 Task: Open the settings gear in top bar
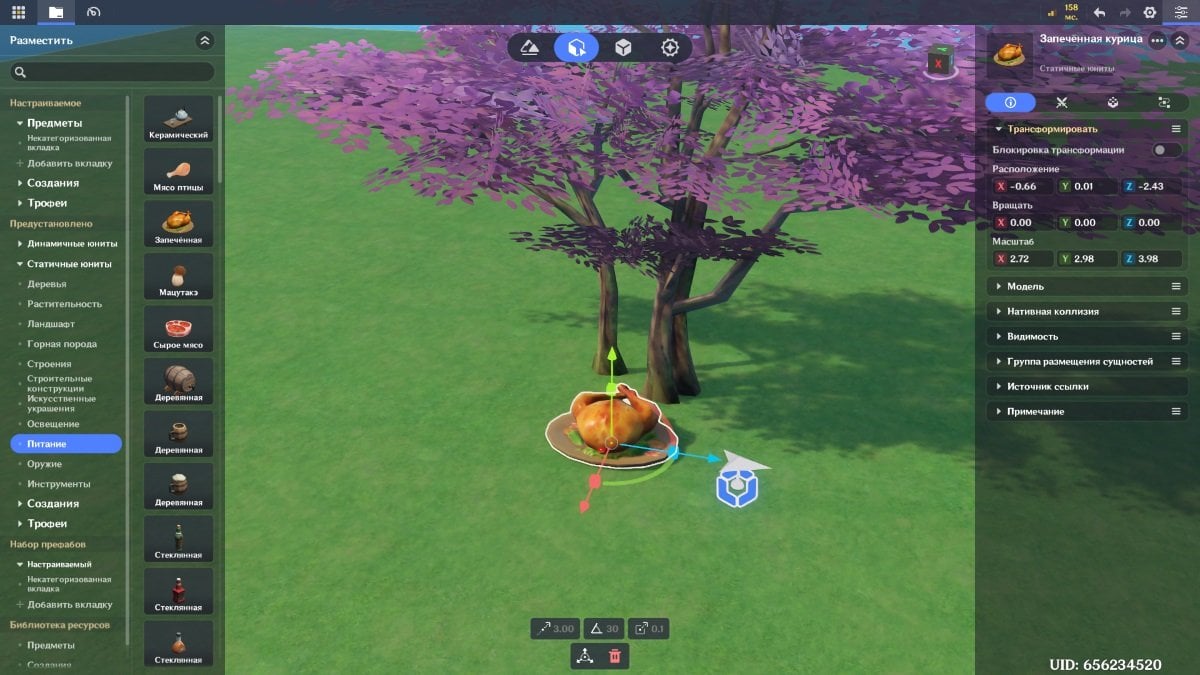point(1150,12)
